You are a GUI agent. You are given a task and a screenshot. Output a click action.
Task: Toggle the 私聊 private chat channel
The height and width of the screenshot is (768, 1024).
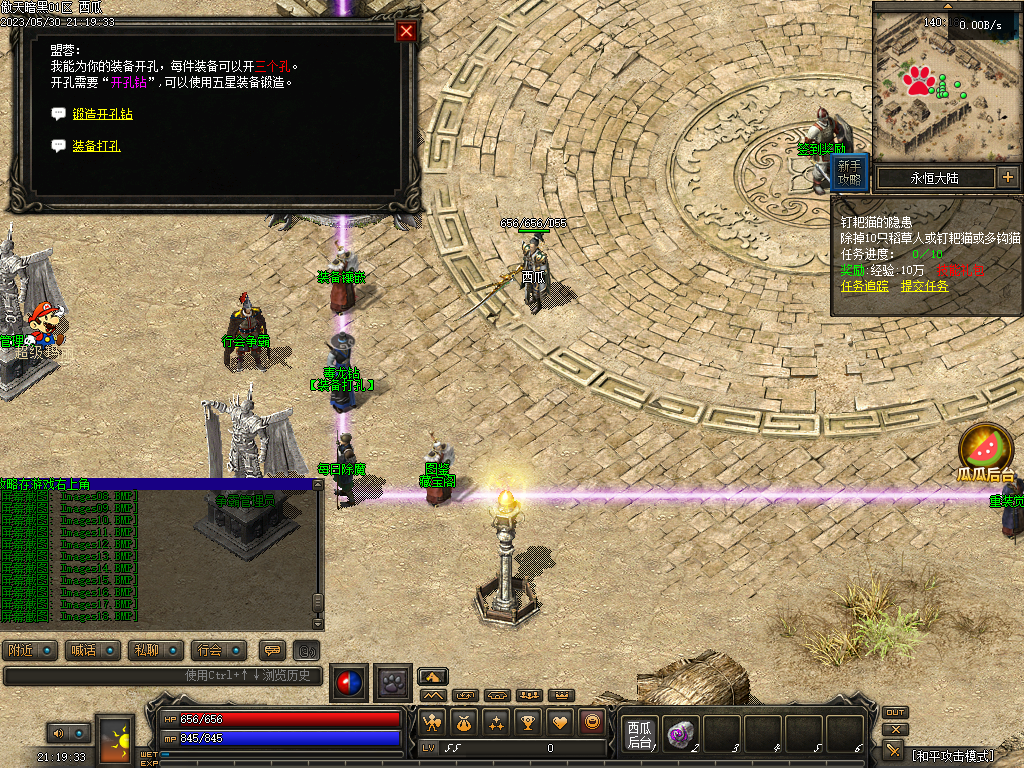pyautogui.click(x=156, y=650)
